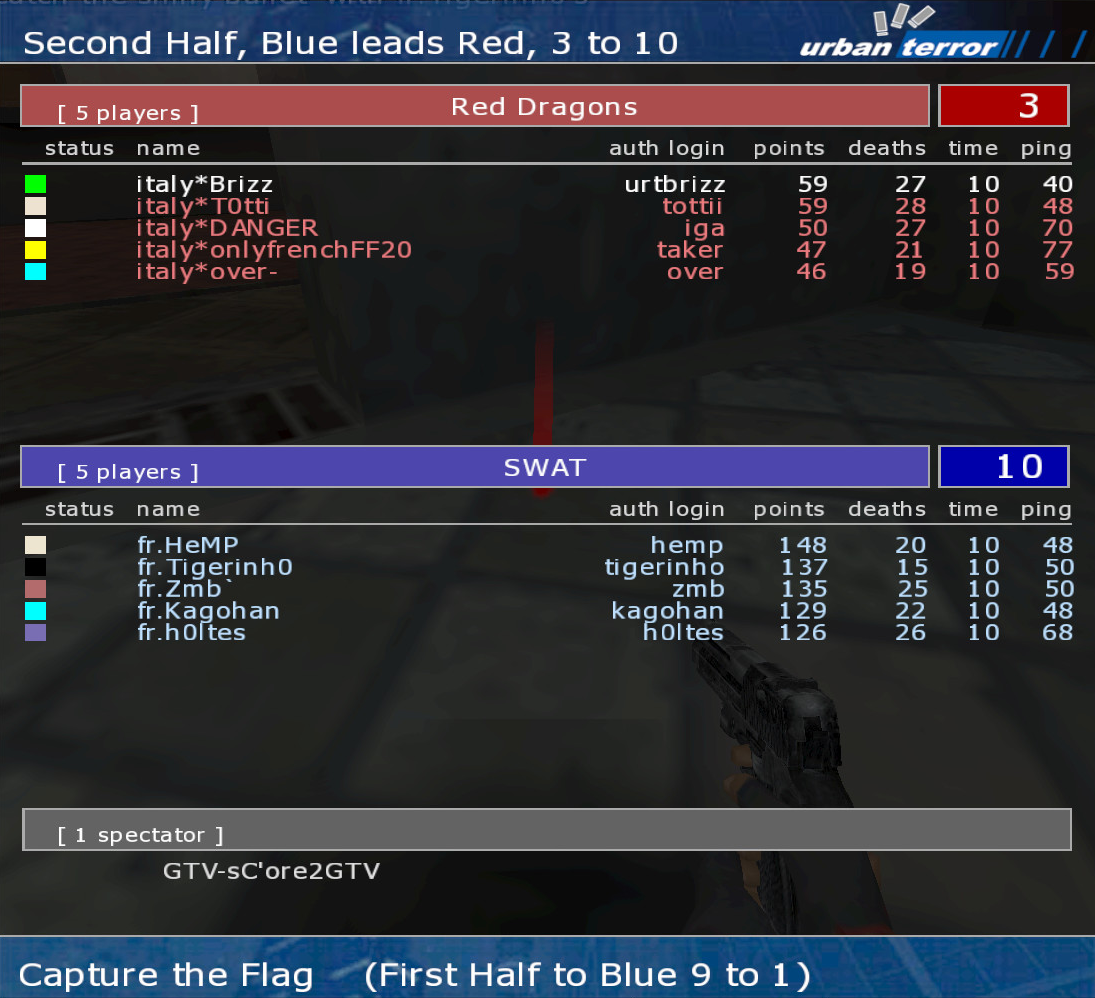Click the italy*DANGER player entry
The height and width of the screenshot is (998, 1095).
pos(227,228)
